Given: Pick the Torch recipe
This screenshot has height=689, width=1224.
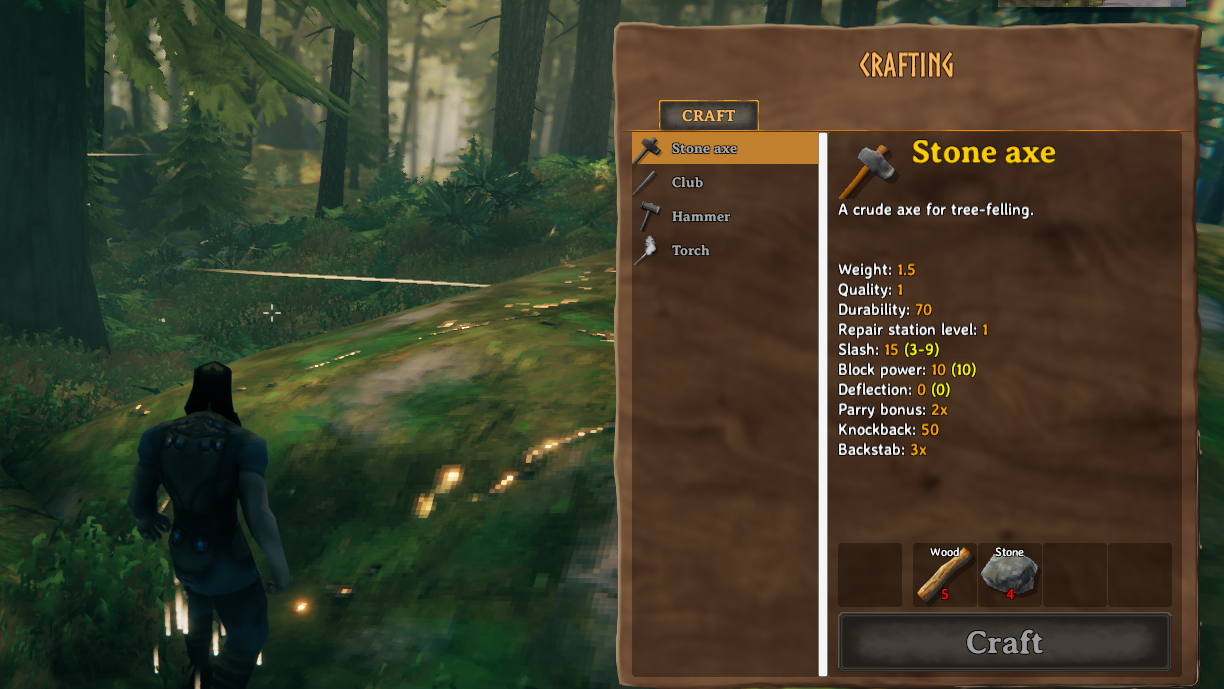Looking at the screenshot, I should click(x=690, y=251).
